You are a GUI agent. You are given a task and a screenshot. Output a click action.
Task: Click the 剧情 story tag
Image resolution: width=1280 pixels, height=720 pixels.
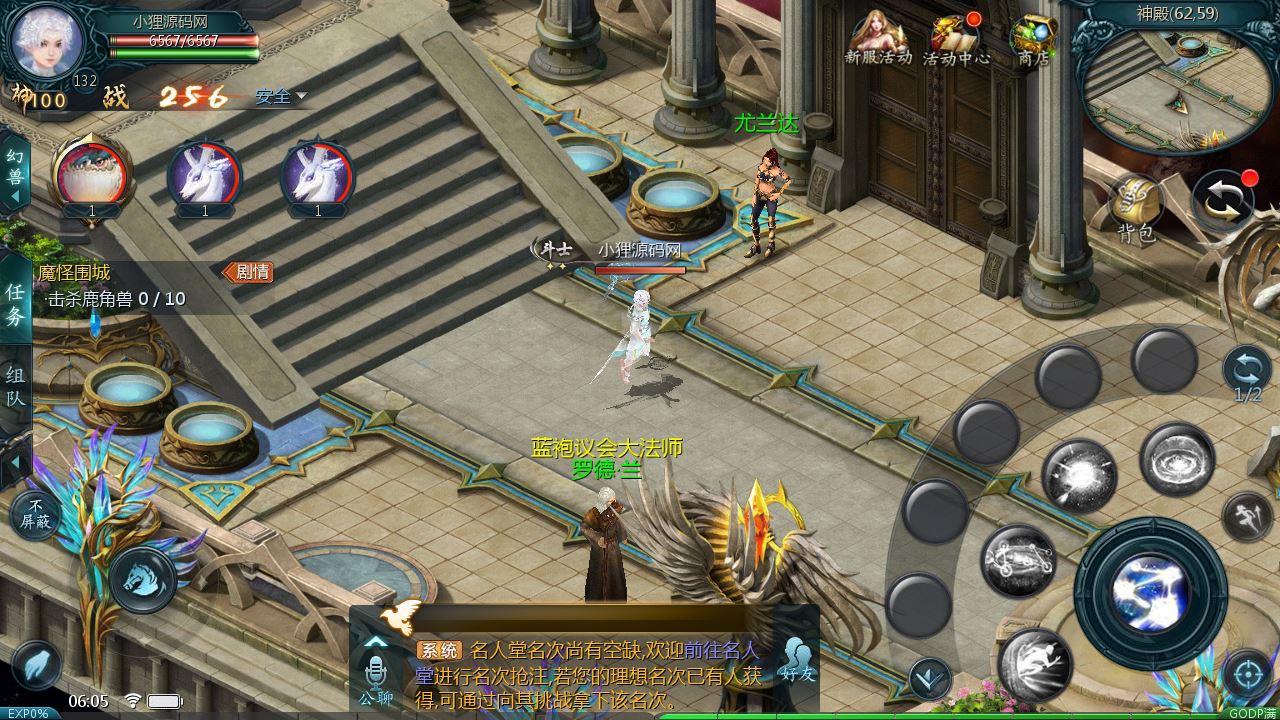[248, 271]
